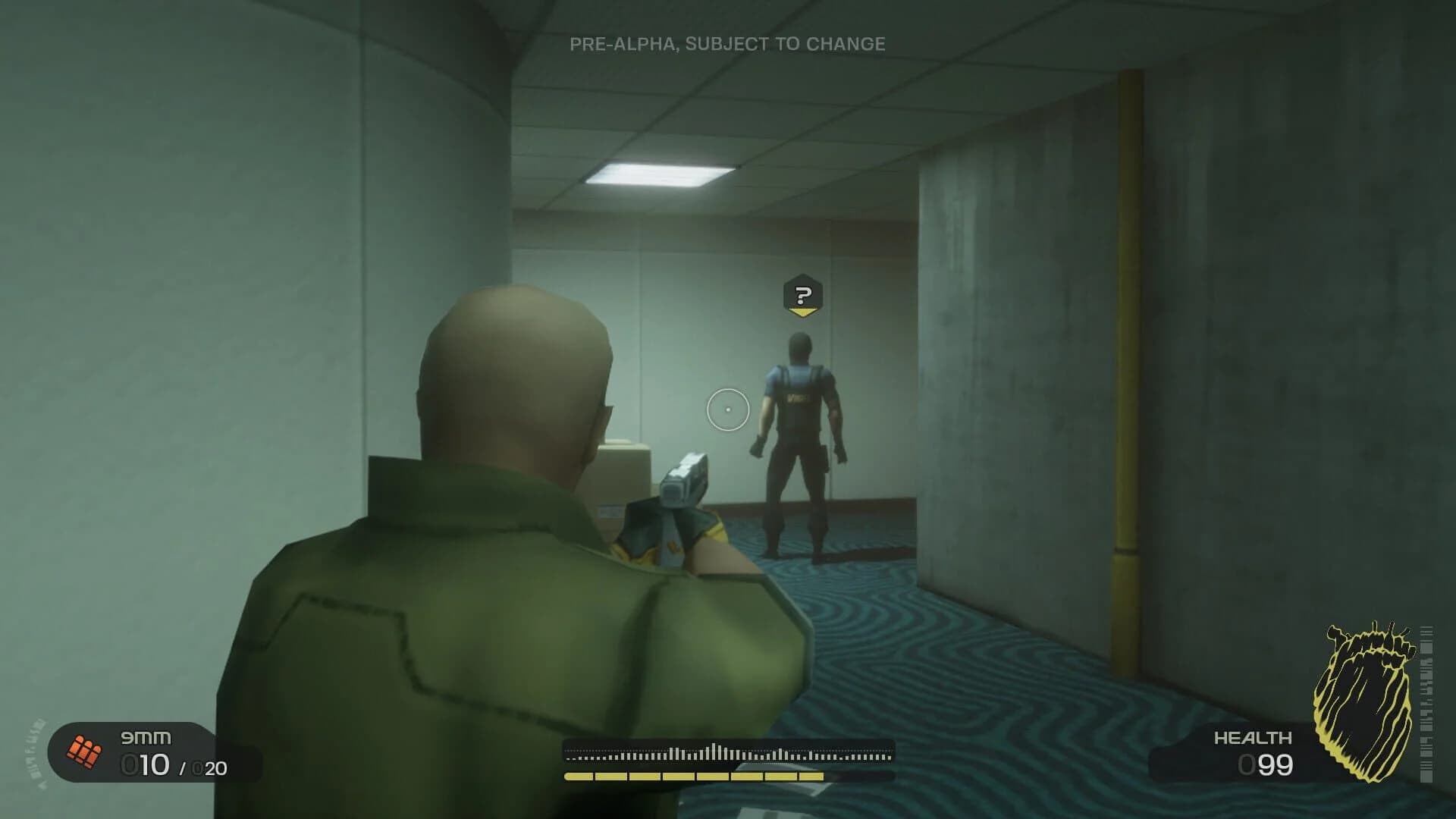This screenshot has width=1456, height=819.
Task: Click the PRE-ALPHA notice text
Action: [x=726, y=43]
